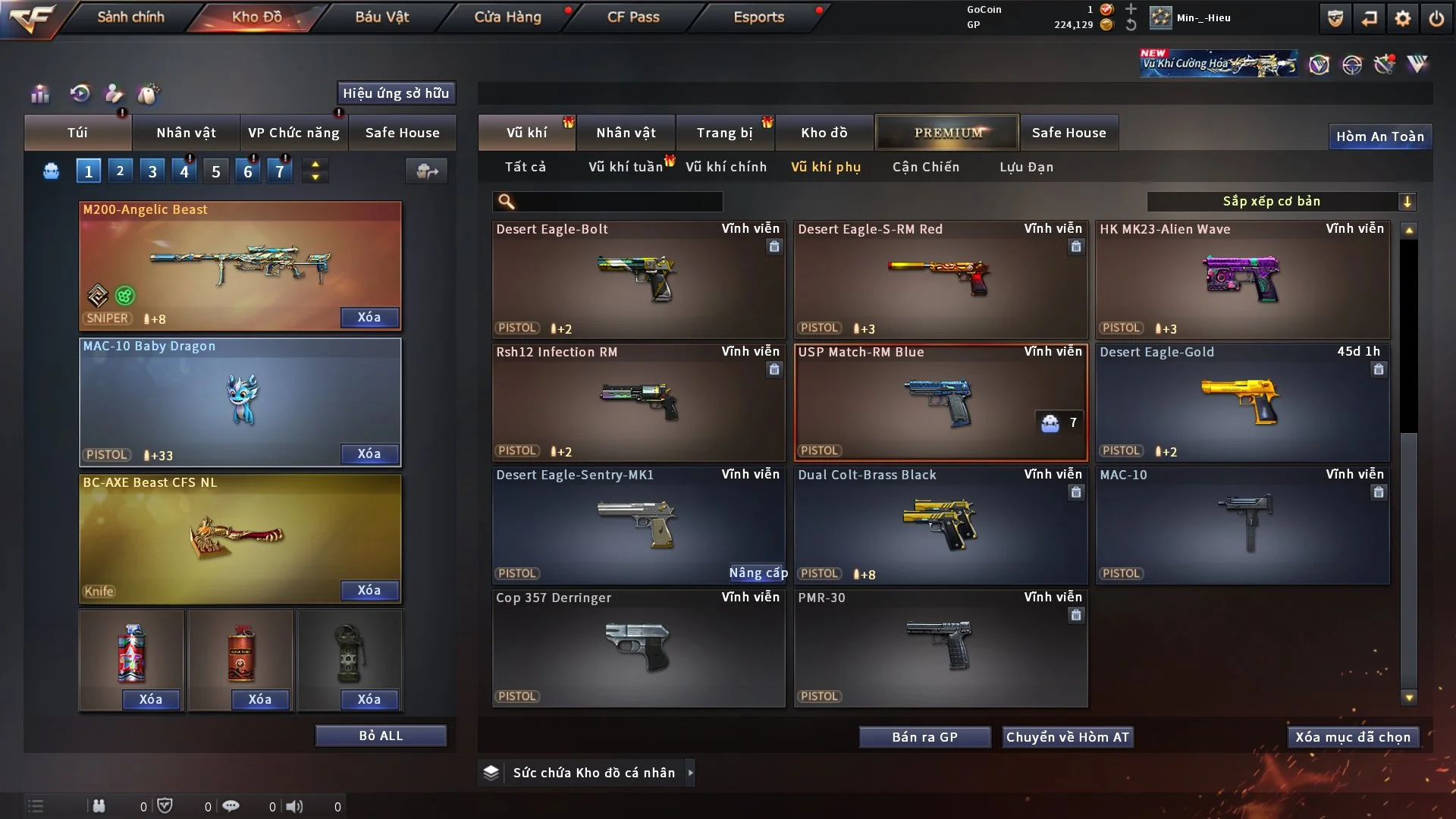This screenshot has width=1456, height=819.
Task: Open the Cửa Hàng shop menu
Action: 507,17
